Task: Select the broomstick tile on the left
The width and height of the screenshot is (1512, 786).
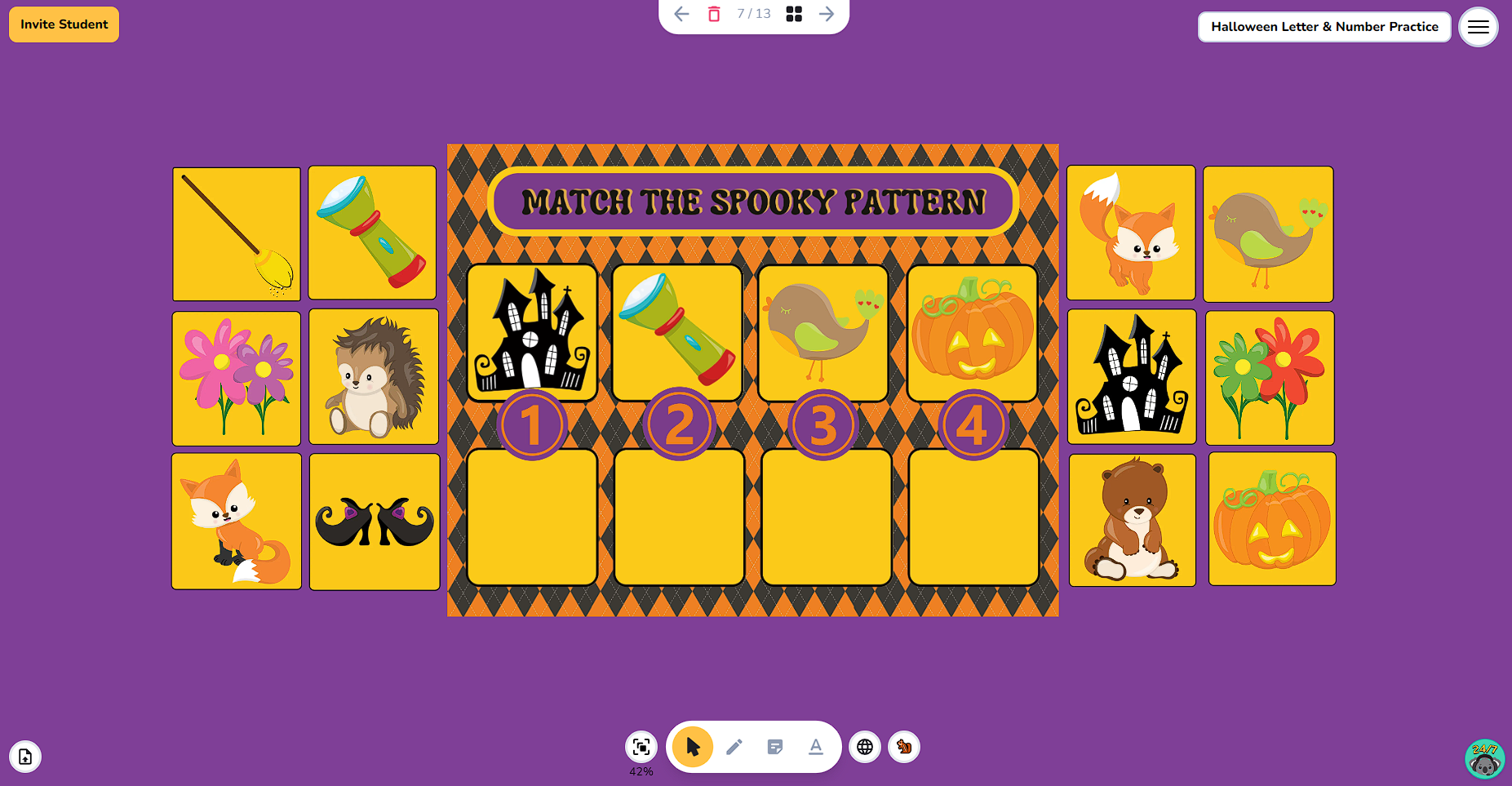Action: pyautogui.click(x=236, y=233)
